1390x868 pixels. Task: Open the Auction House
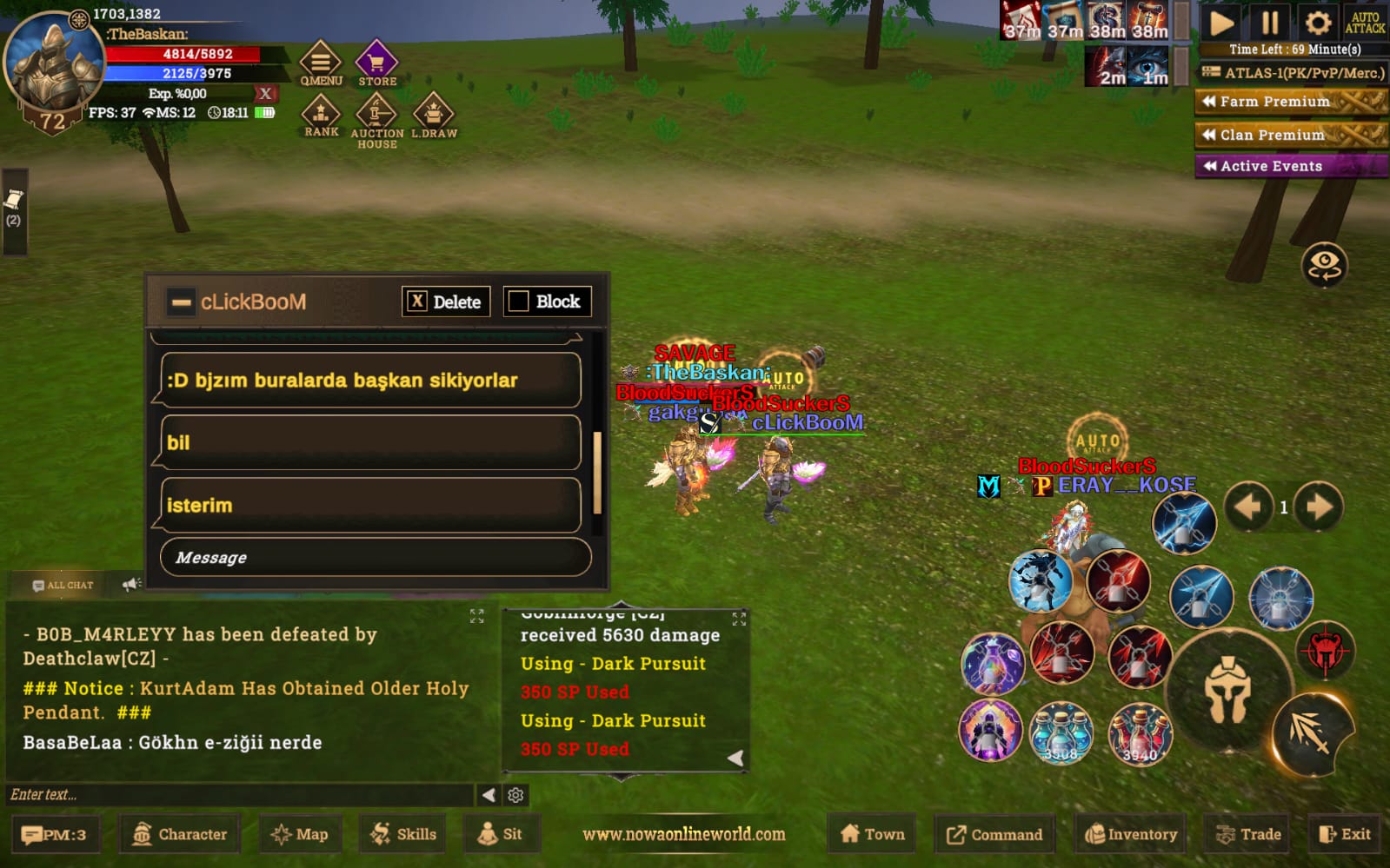click(376, 119)
